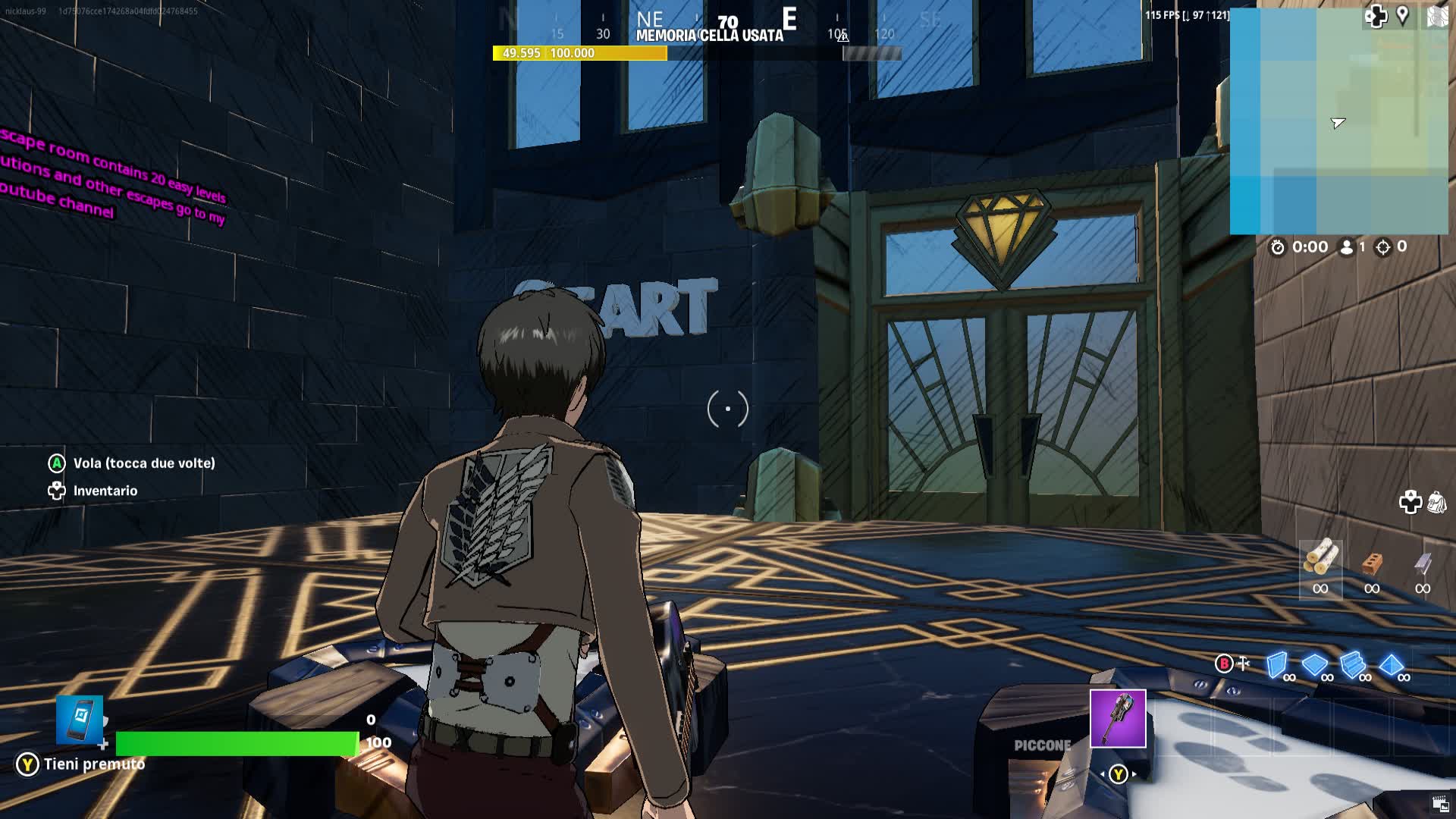Click the map pin marker icon

[x=1403, y=15]
